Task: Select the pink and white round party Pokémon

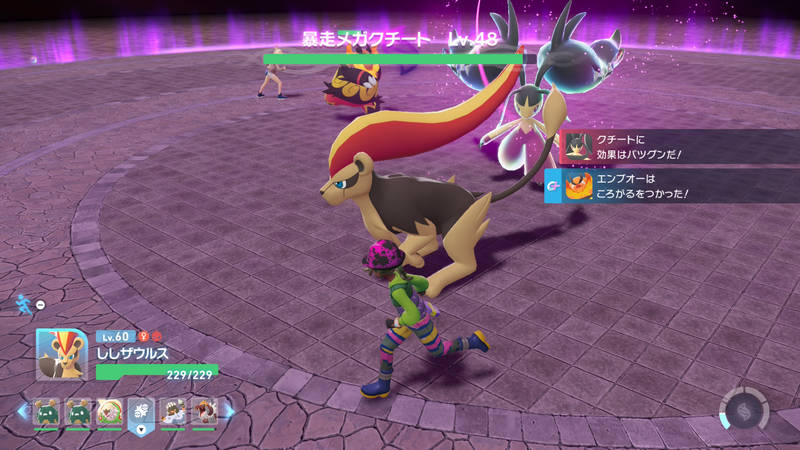Action: pyautogui.click(x=108, y=412)
